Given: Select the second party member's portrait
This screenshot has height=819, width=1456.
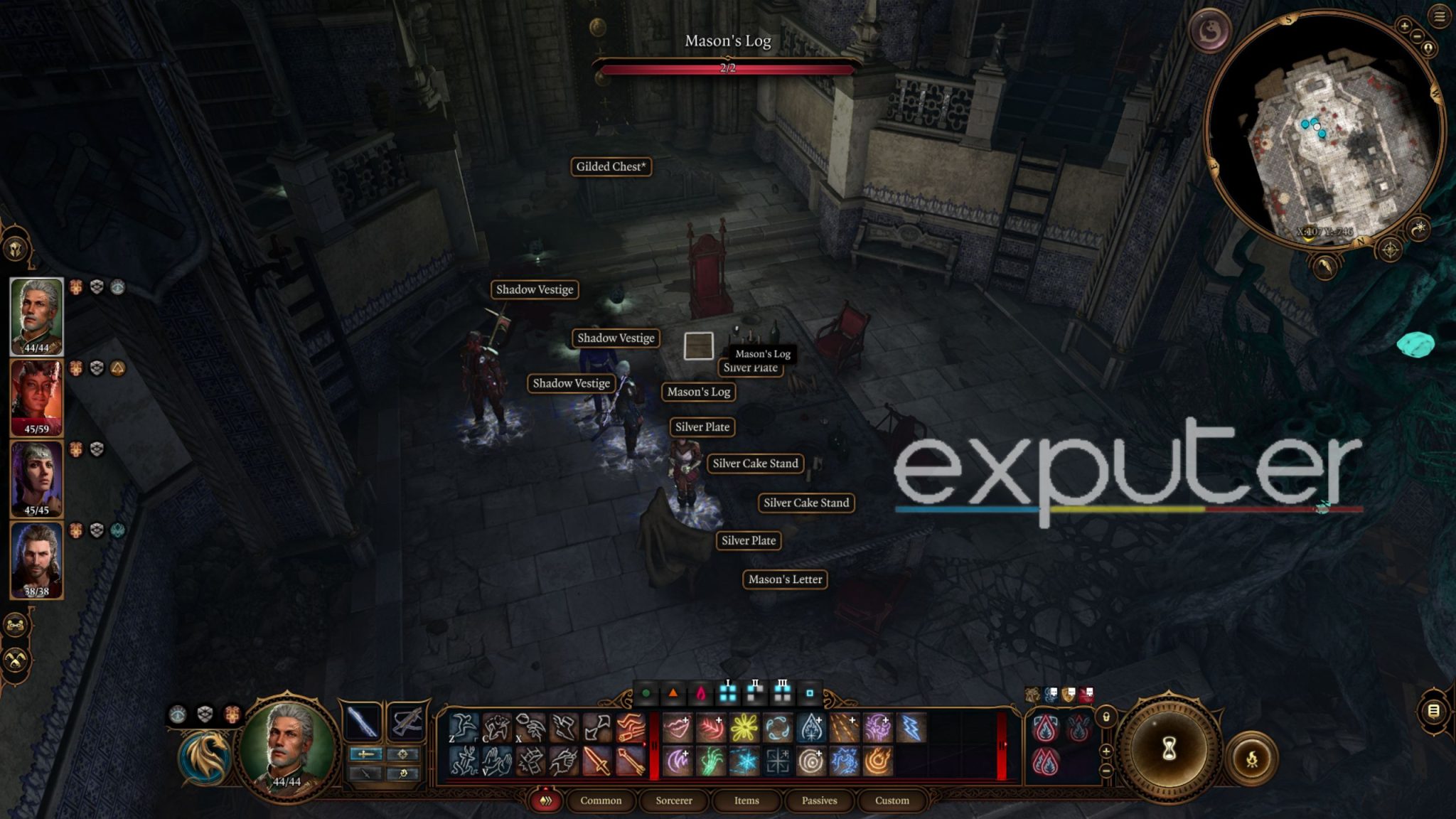Looking at the screenshot, I should click(x=36, y=398).
